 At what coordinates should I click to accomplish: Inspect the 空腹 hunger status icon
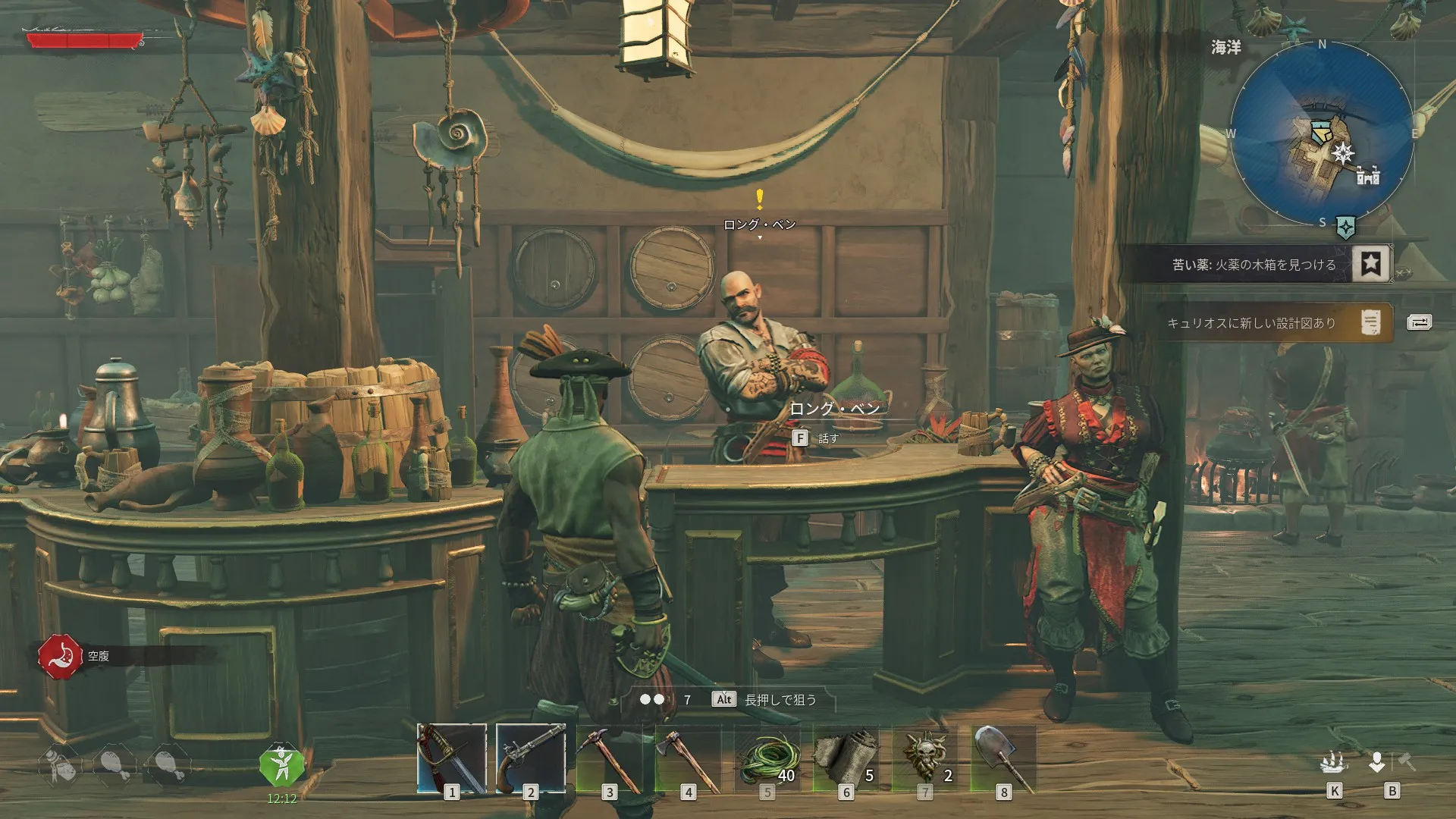coord(60,656)
